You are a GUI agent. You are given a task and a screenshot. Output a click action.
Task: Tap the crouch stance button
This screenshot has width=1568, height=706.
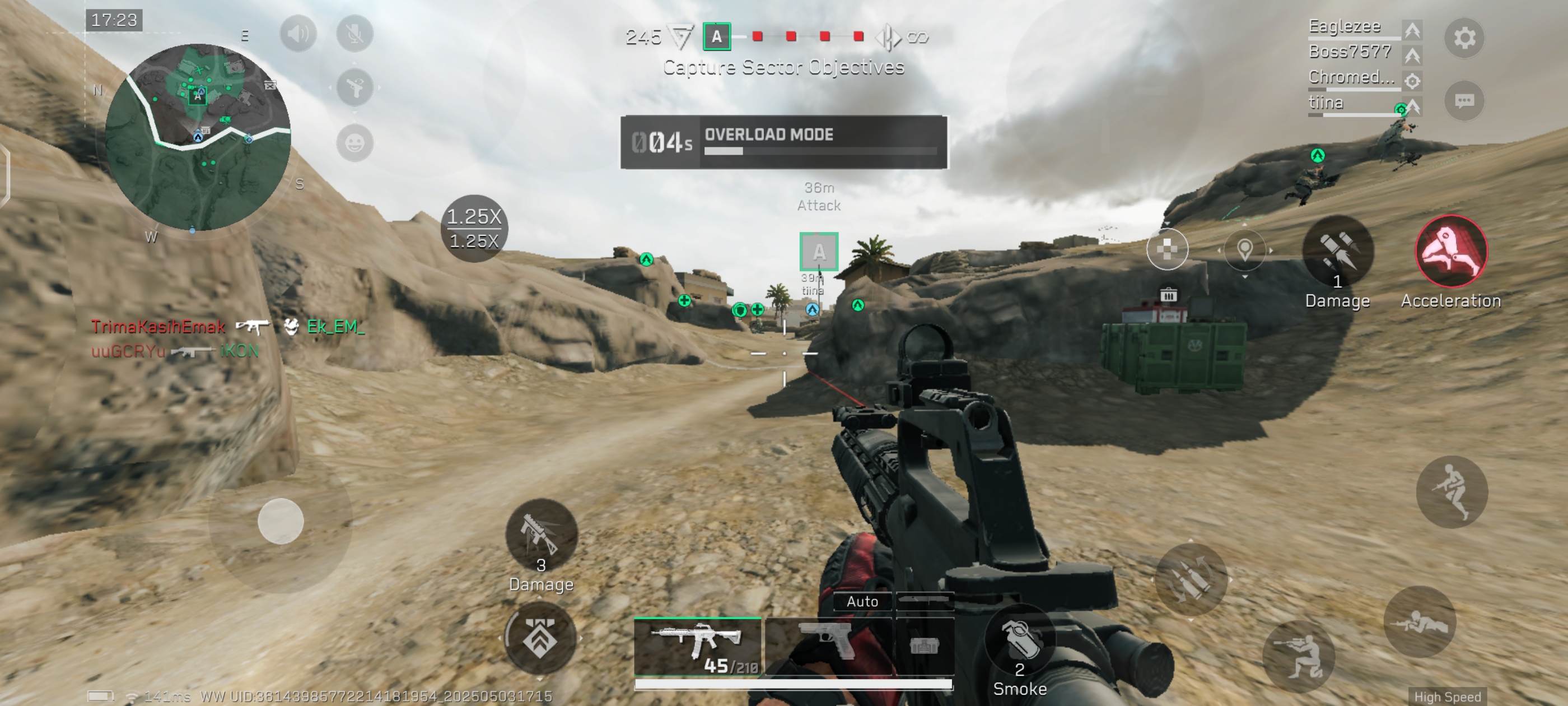[1298, 657]
